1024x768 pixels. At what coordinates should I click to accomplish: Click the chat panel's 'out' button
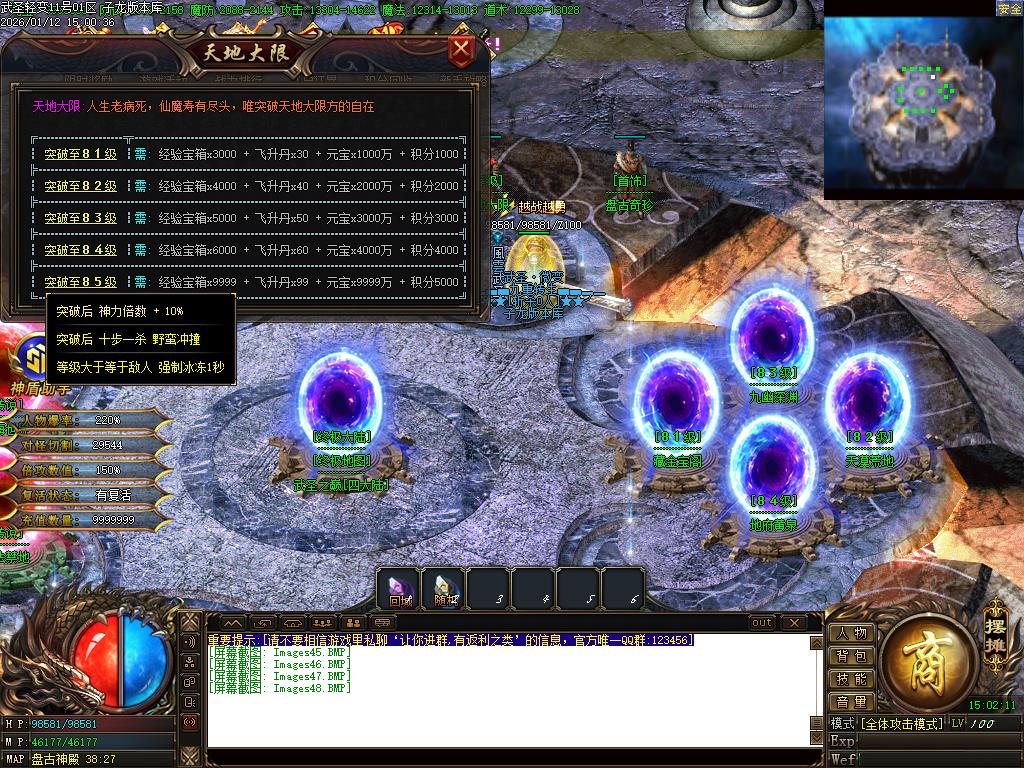[x=762, y=622]
